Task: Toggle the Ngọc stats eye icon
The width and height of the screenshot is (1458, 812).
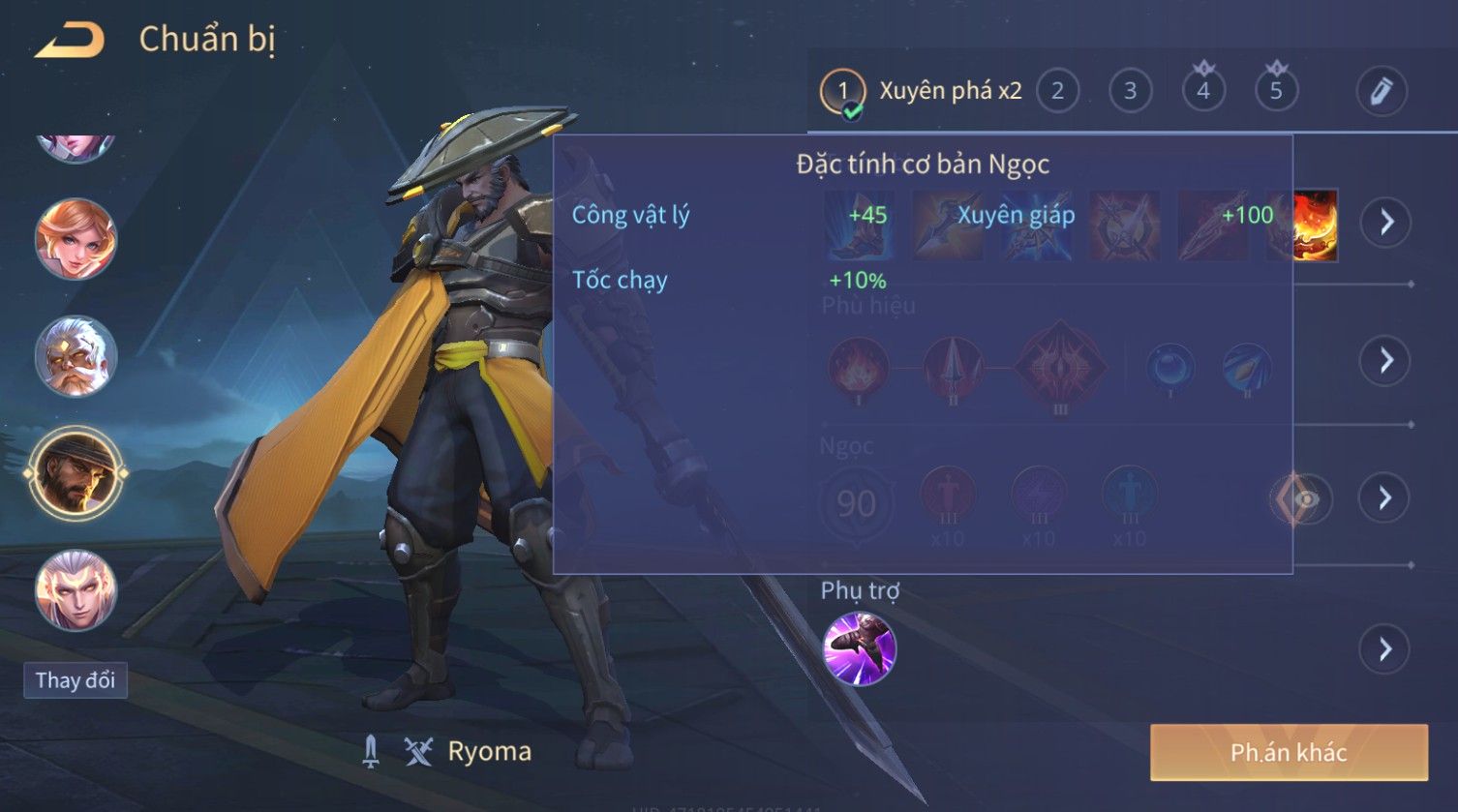Action: pyautogui.click(x=1303, y=499)
